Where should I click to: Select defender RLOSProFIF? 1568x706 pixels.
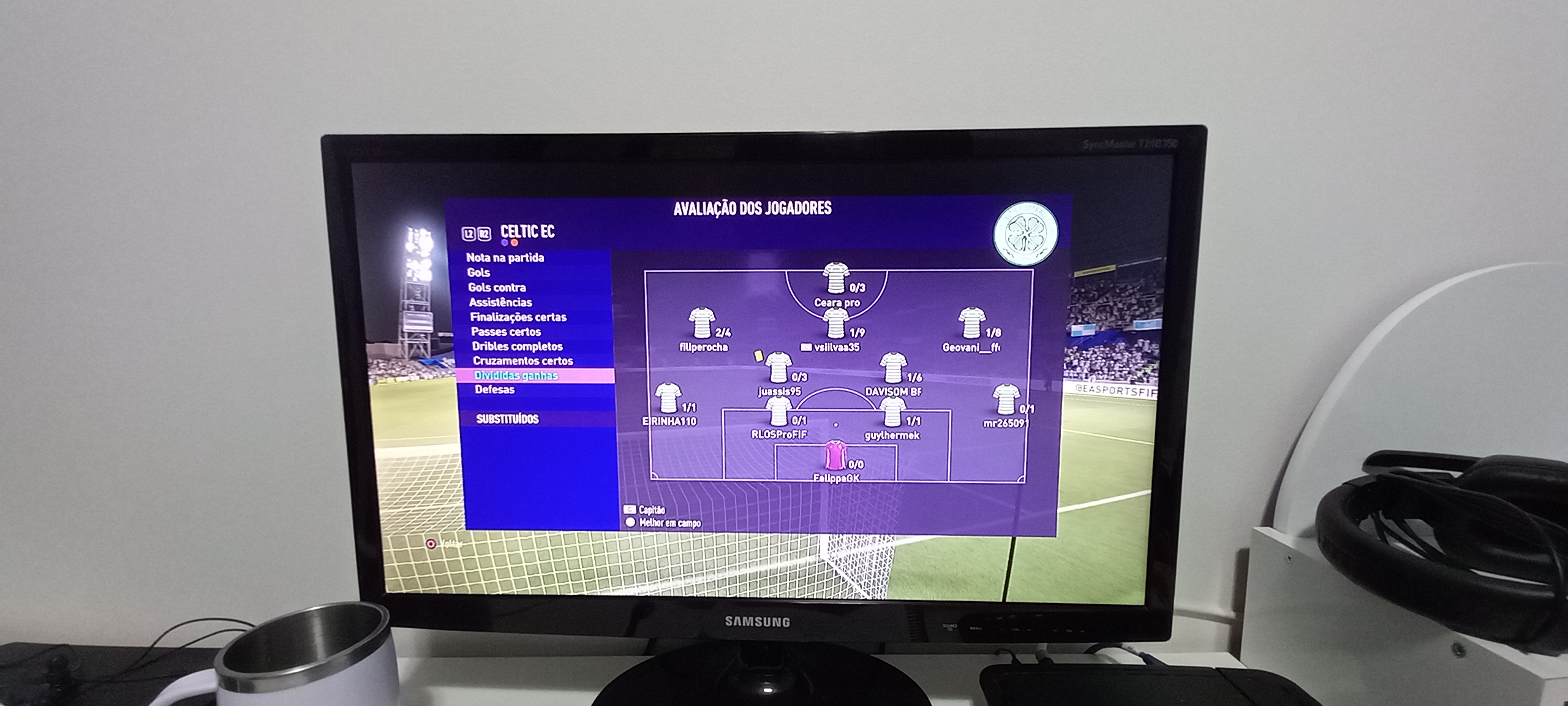(x=778, y=412)
